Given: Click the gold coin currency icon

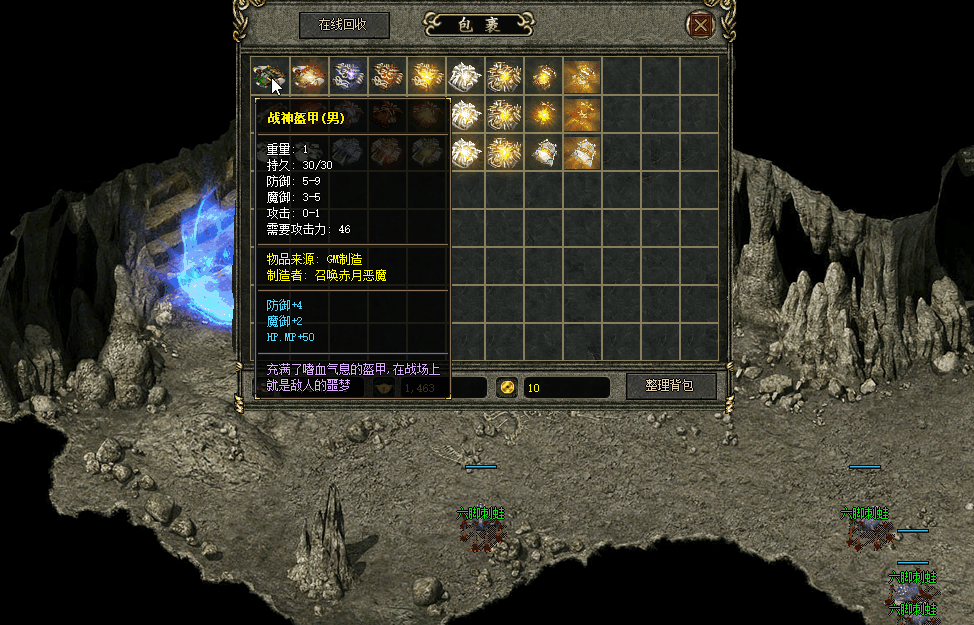Looking at the screenshot, I should [507, 387].
